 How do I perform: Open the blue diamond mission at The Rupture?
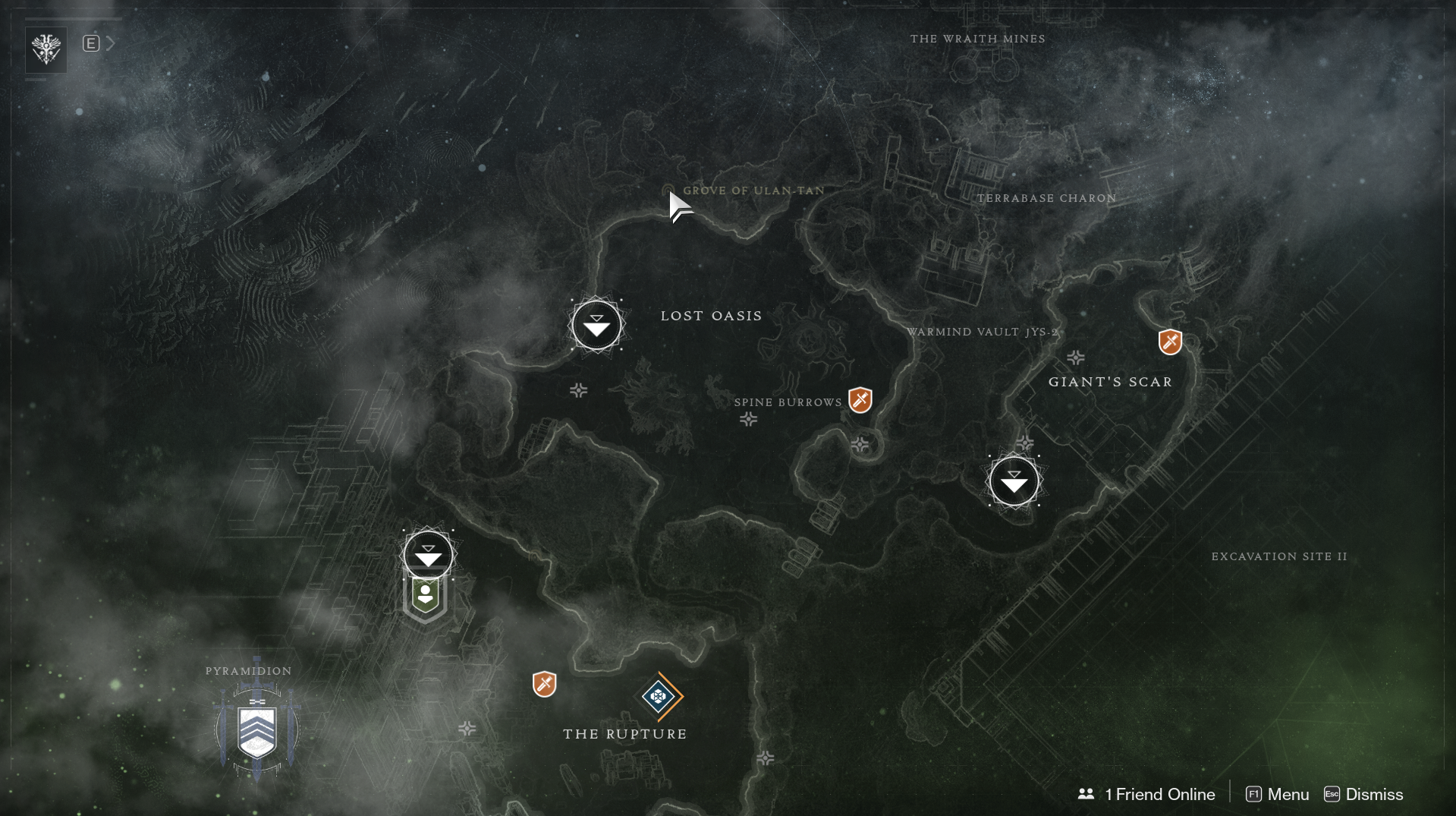pos(659,696)
